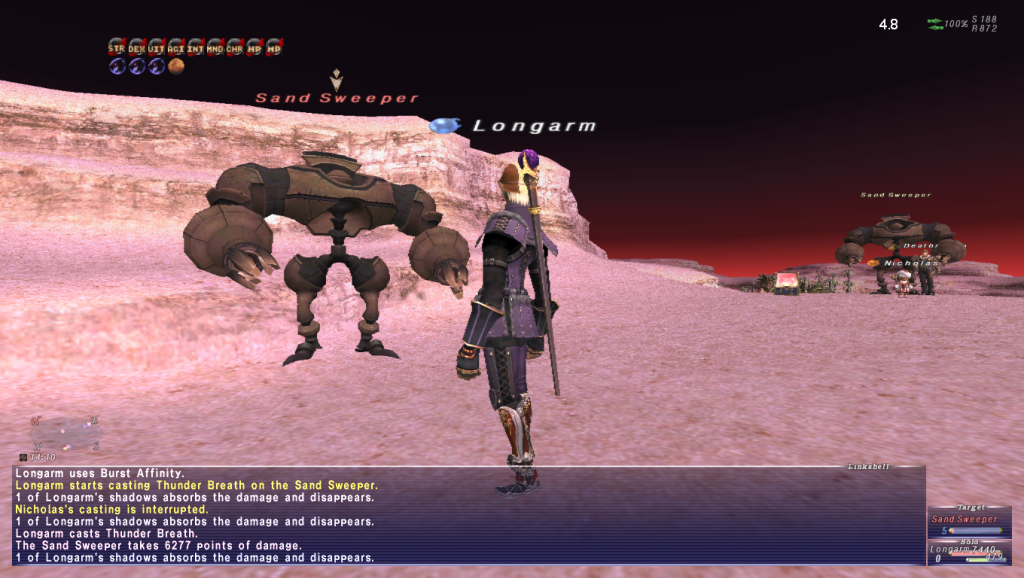Choose the INT down status icon

tap(195, 47)
